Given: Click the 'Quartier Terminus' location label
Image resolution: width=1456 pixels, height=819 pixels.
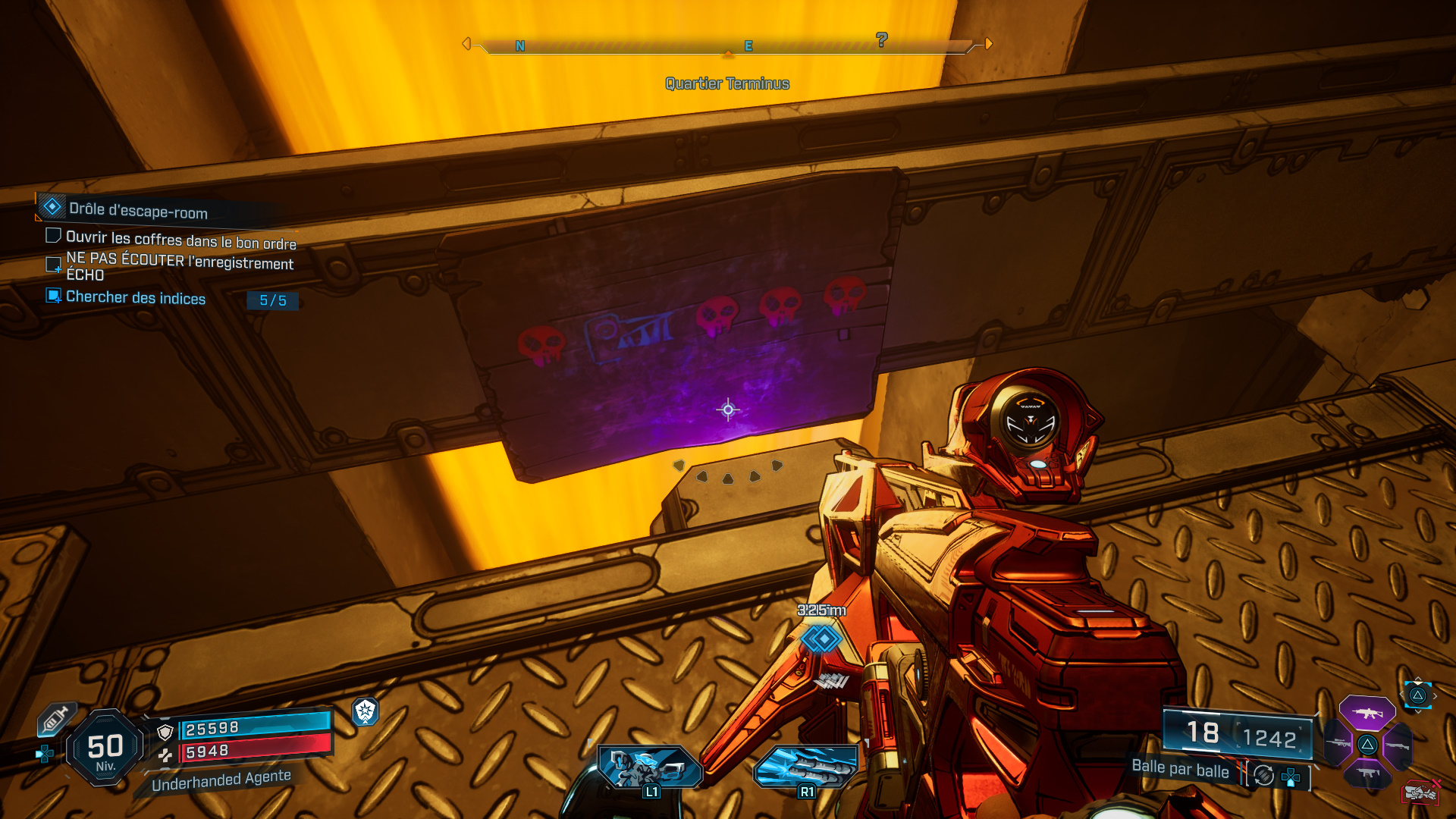Looking at the screenshot, I should tap(726, 83).
